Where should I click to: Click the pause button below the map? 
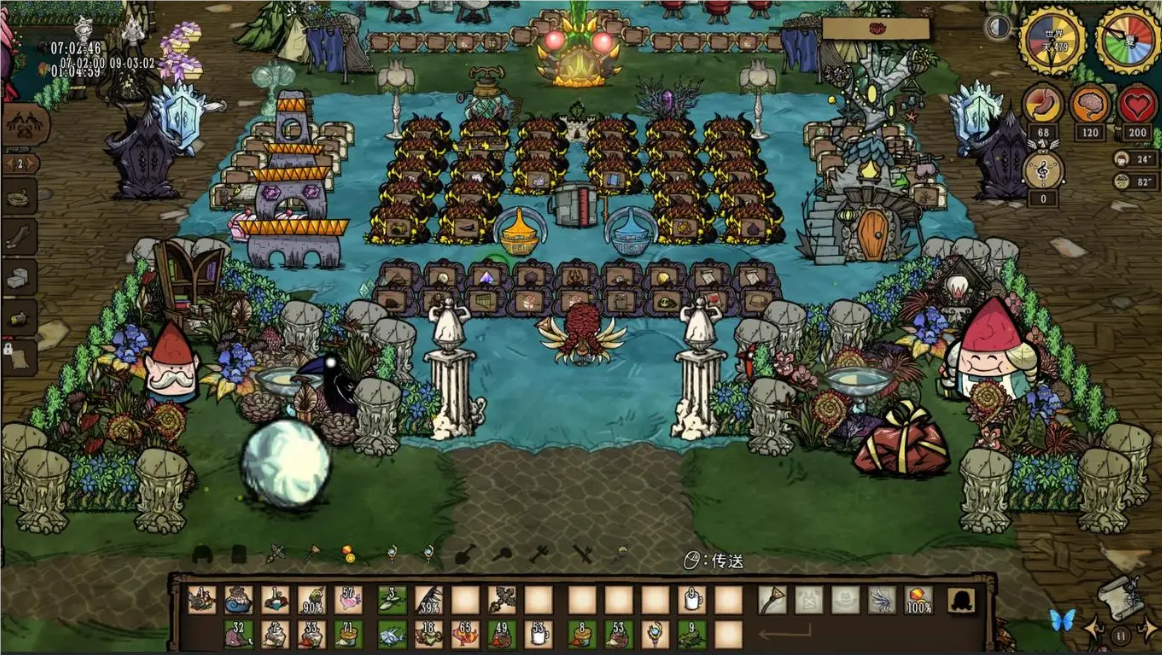point(1121,635)
